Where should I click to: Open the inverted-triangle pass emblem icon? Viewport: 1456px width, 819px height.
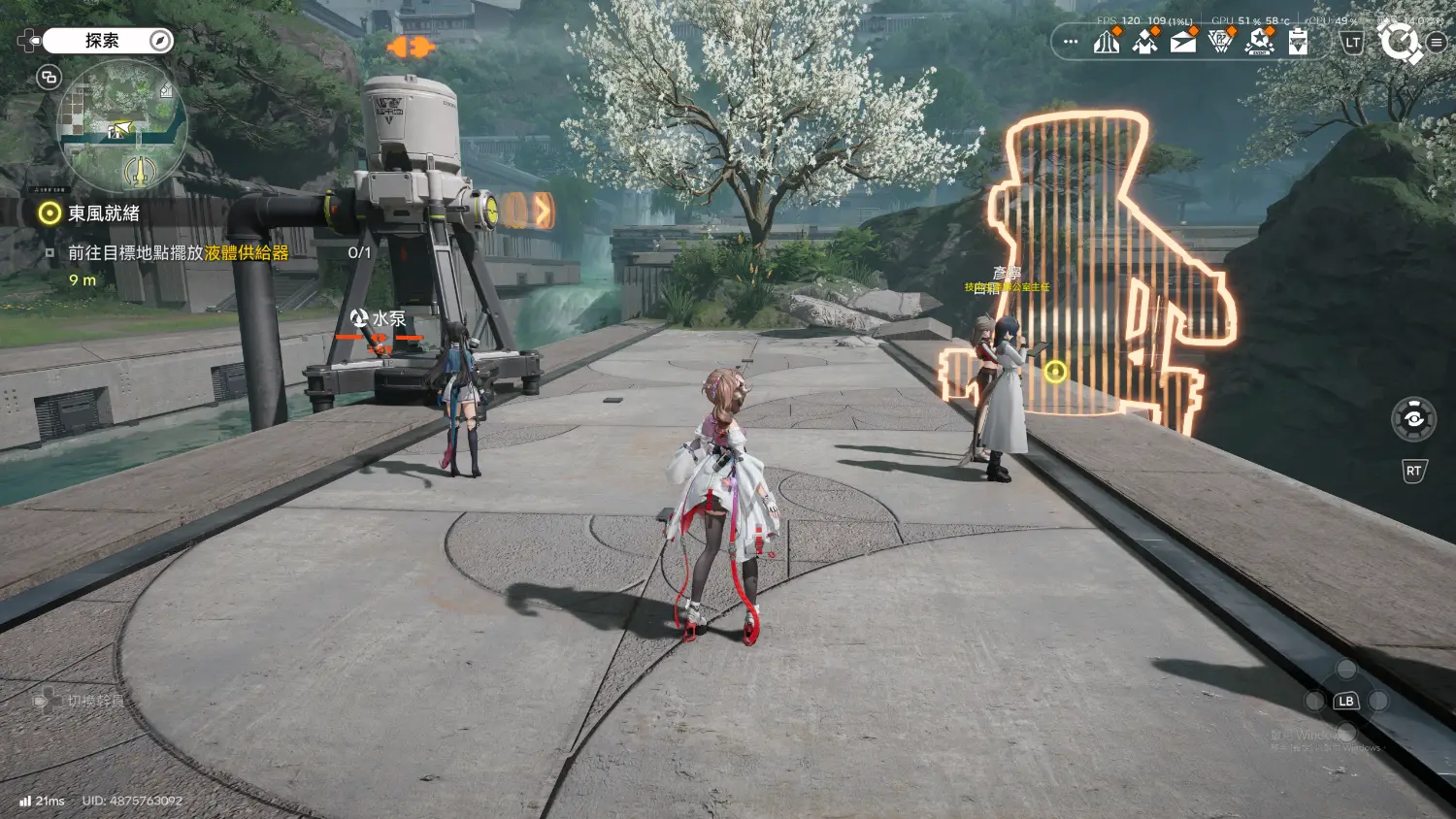click(x=1221, y=42)
